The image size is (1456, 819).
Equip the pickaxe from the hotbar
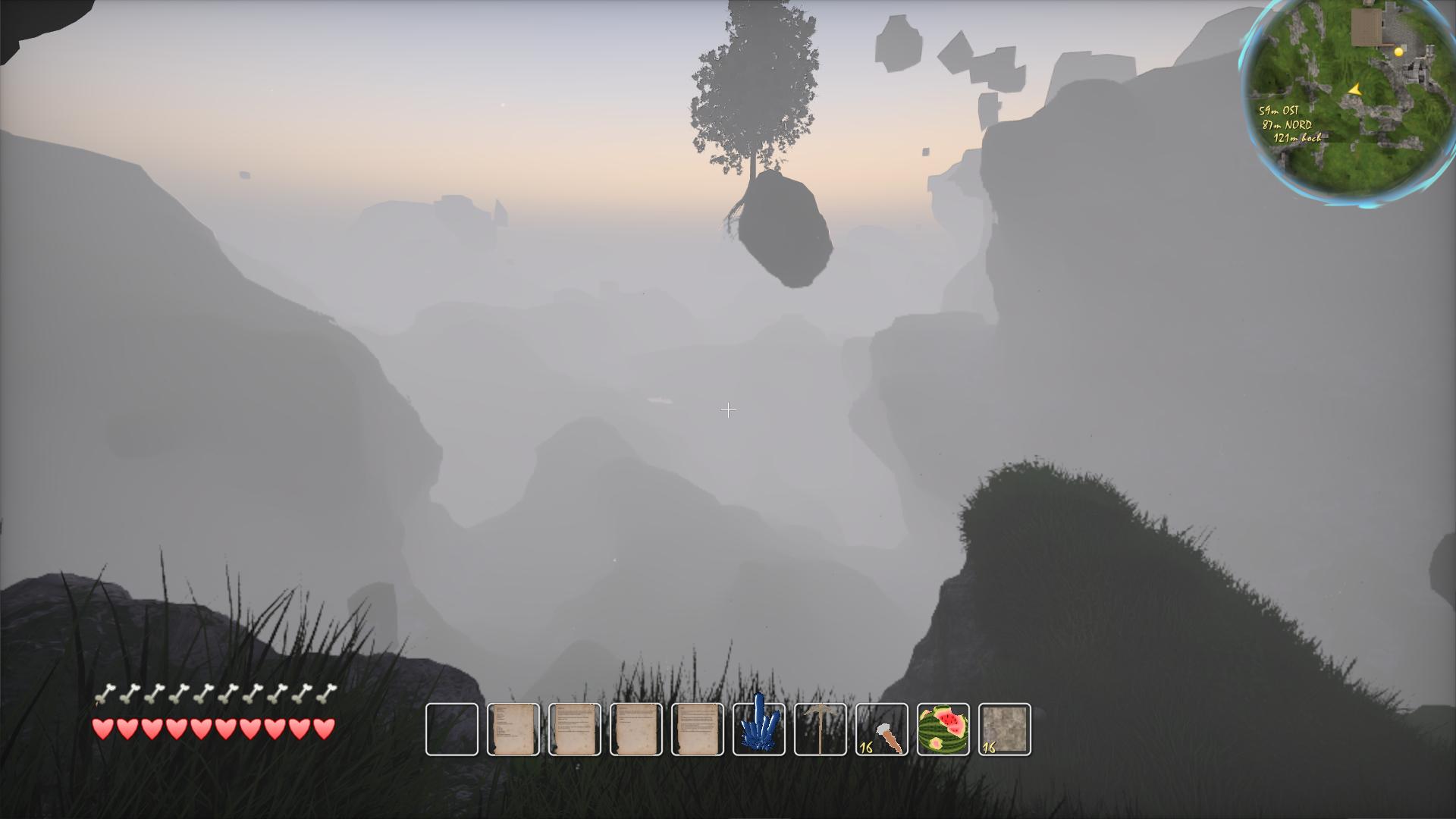tap(821, 730)
